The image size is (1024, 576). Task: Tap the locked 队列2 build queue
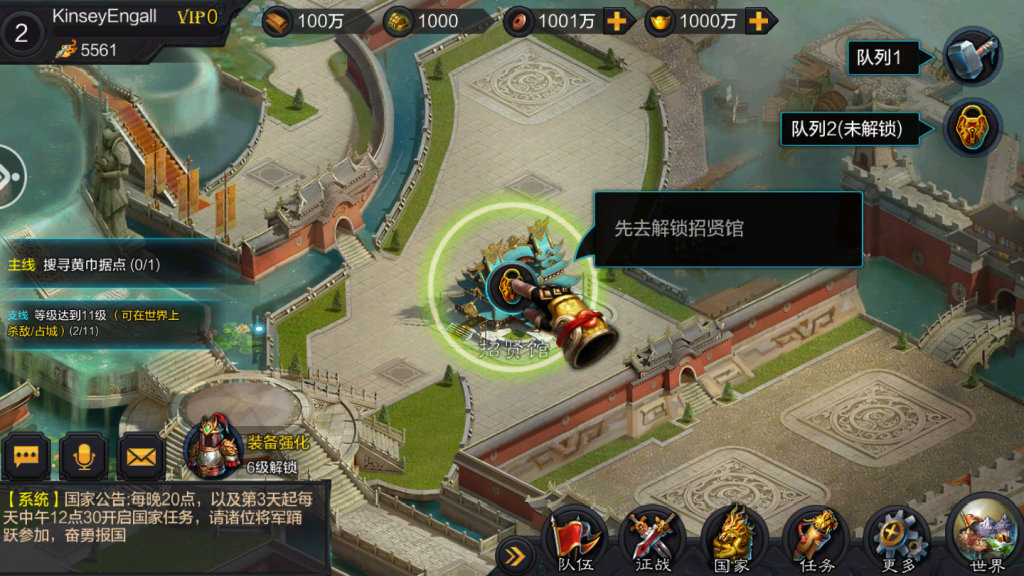[x=972, y=128]
